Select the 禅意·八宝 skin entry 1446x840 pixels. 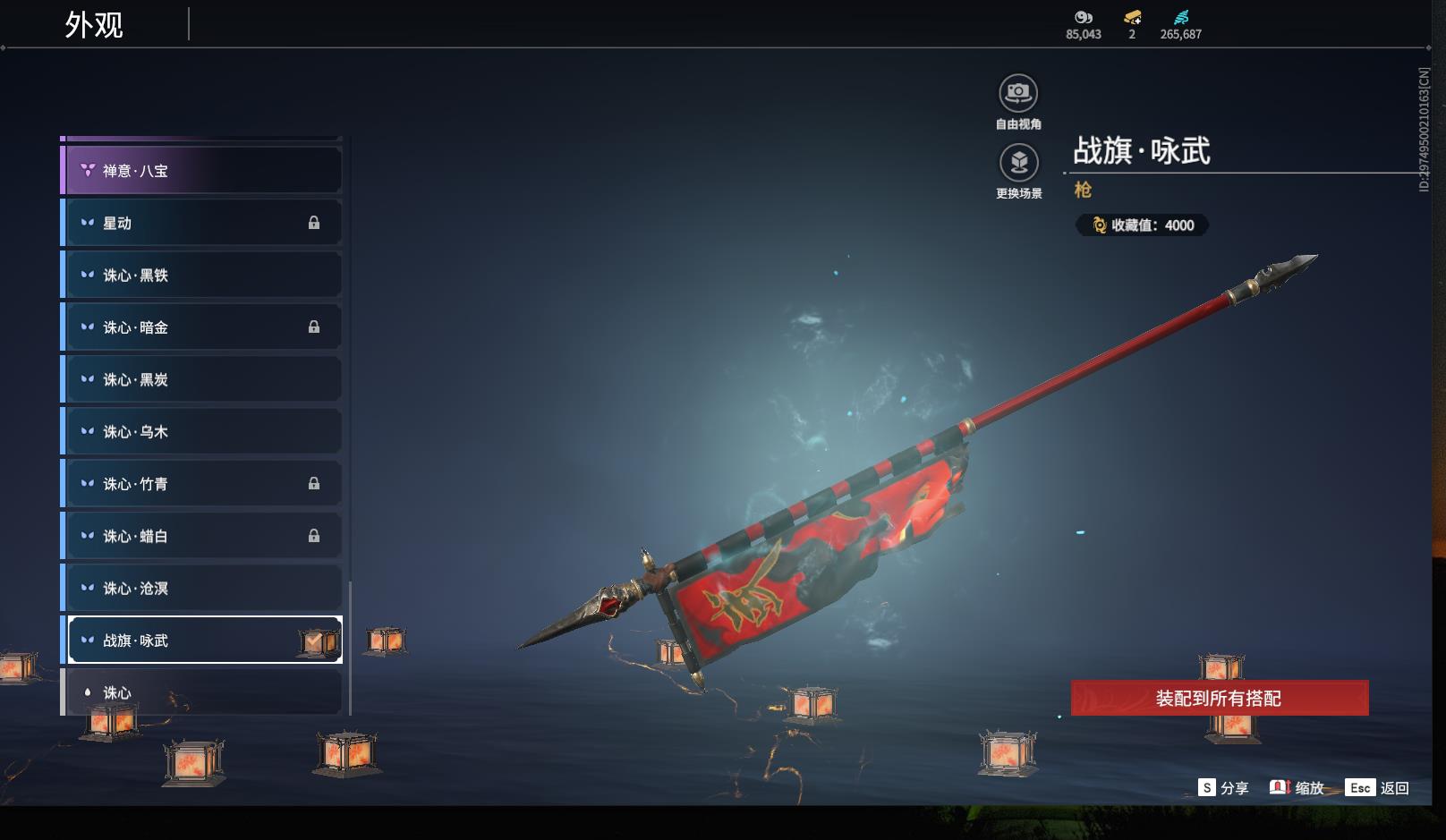(203, 170)
